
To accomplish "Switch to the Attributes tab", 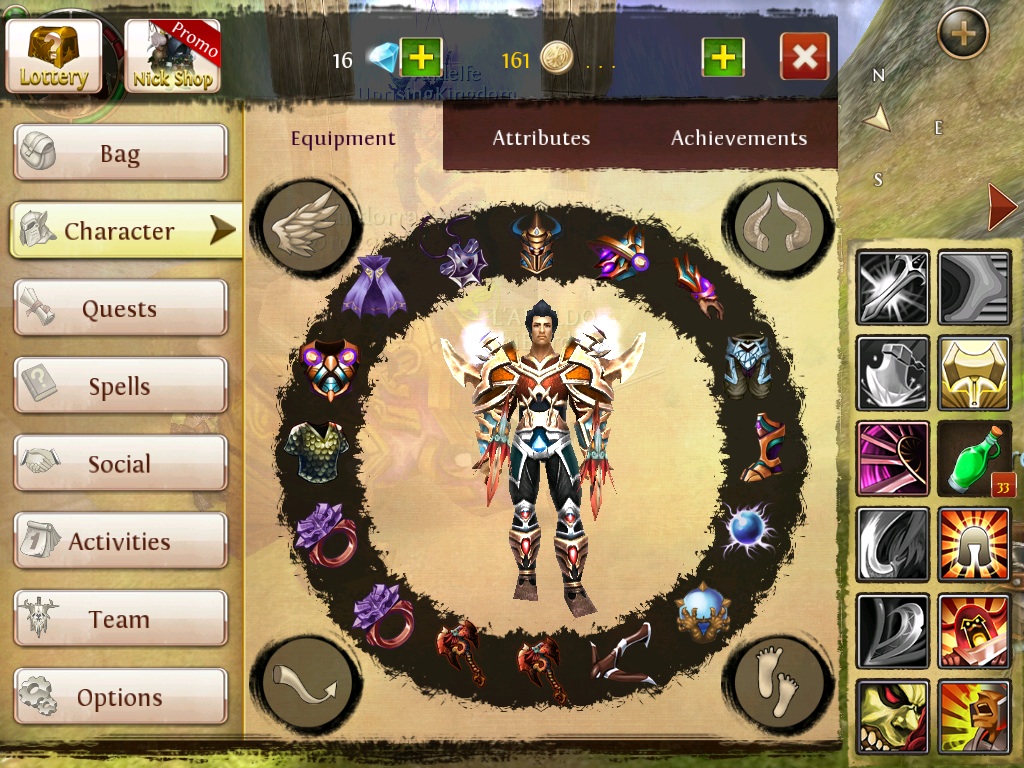I will (x=541, y=138).
